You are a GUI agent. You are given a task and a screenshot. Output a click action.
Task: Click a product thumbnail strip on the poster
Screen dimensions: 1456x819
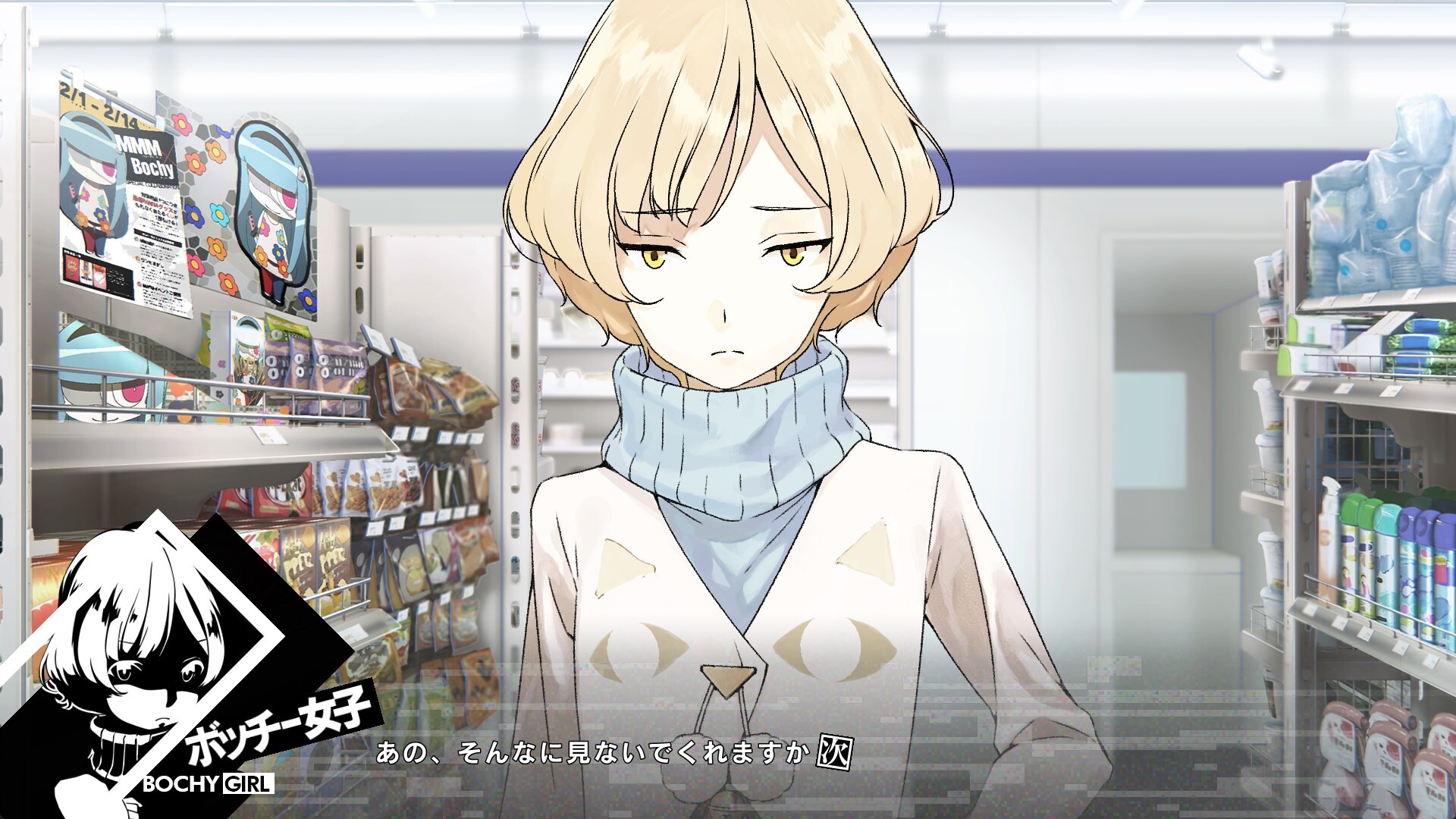point(87,272)
